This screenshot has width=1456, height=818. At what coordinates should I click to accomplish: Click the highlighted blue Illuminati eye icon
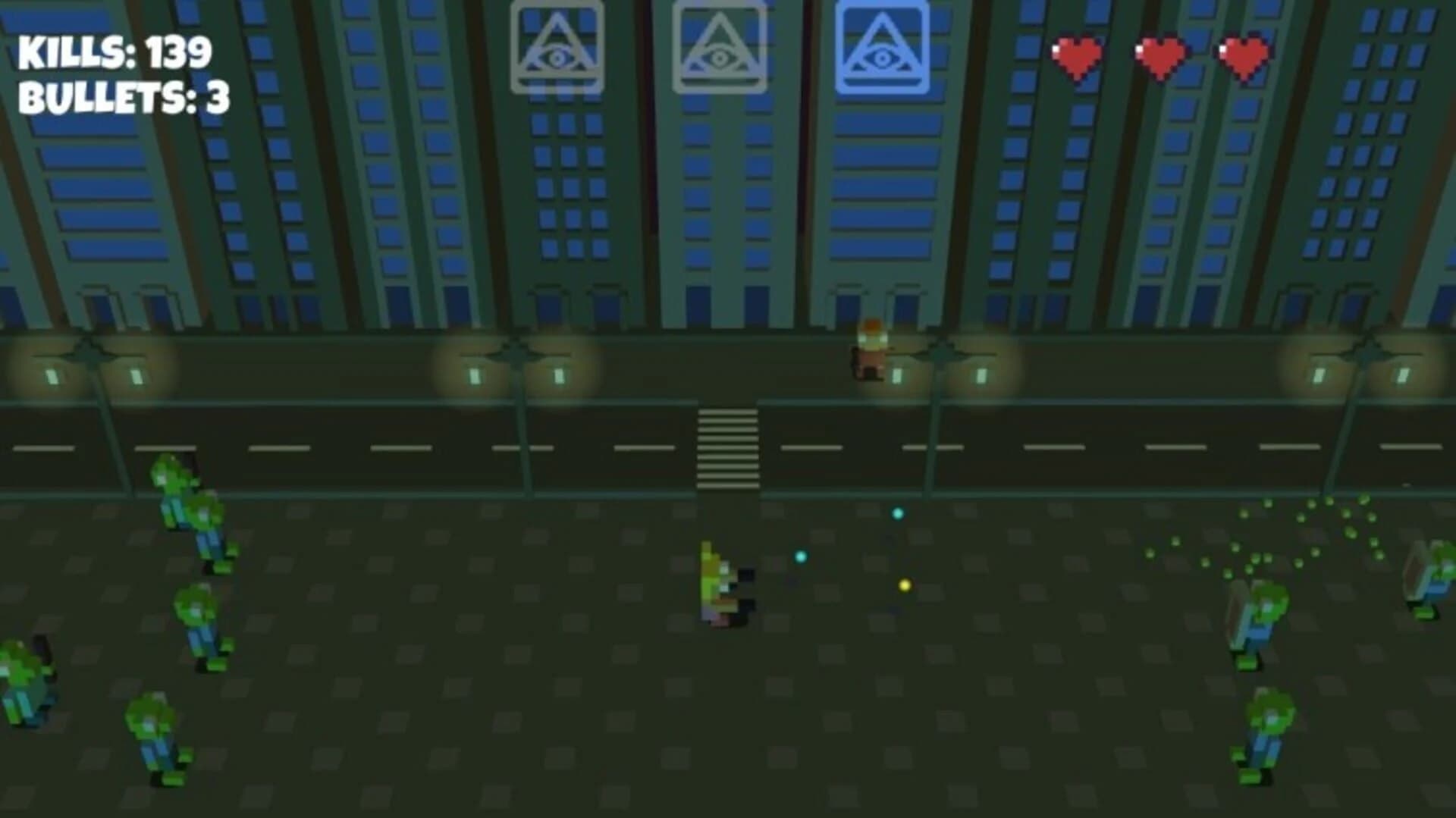pos(882,45)
